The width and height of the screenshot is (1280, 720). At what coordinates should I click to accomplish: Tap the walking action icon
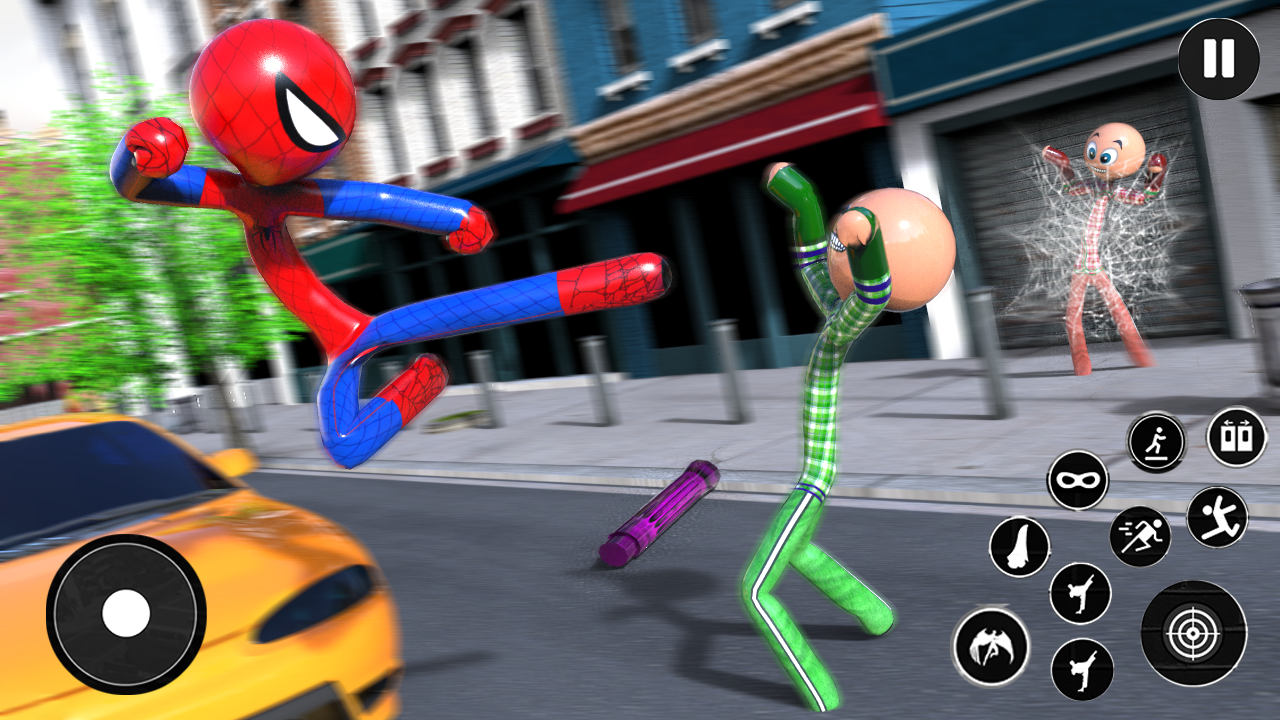[1158, 442]
